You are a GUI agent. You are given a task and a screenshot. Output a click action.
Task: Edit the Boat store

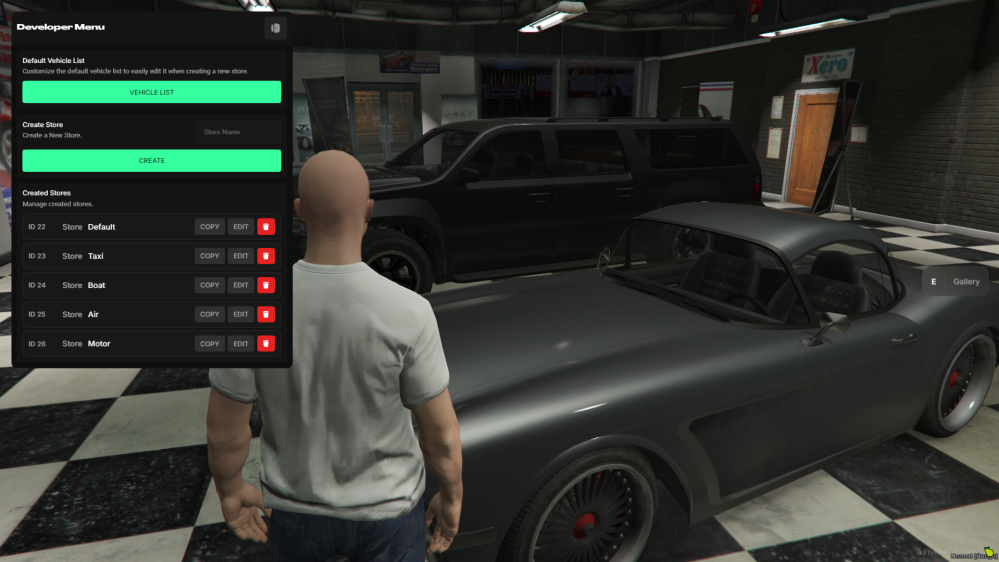click(x=241, y=285)
